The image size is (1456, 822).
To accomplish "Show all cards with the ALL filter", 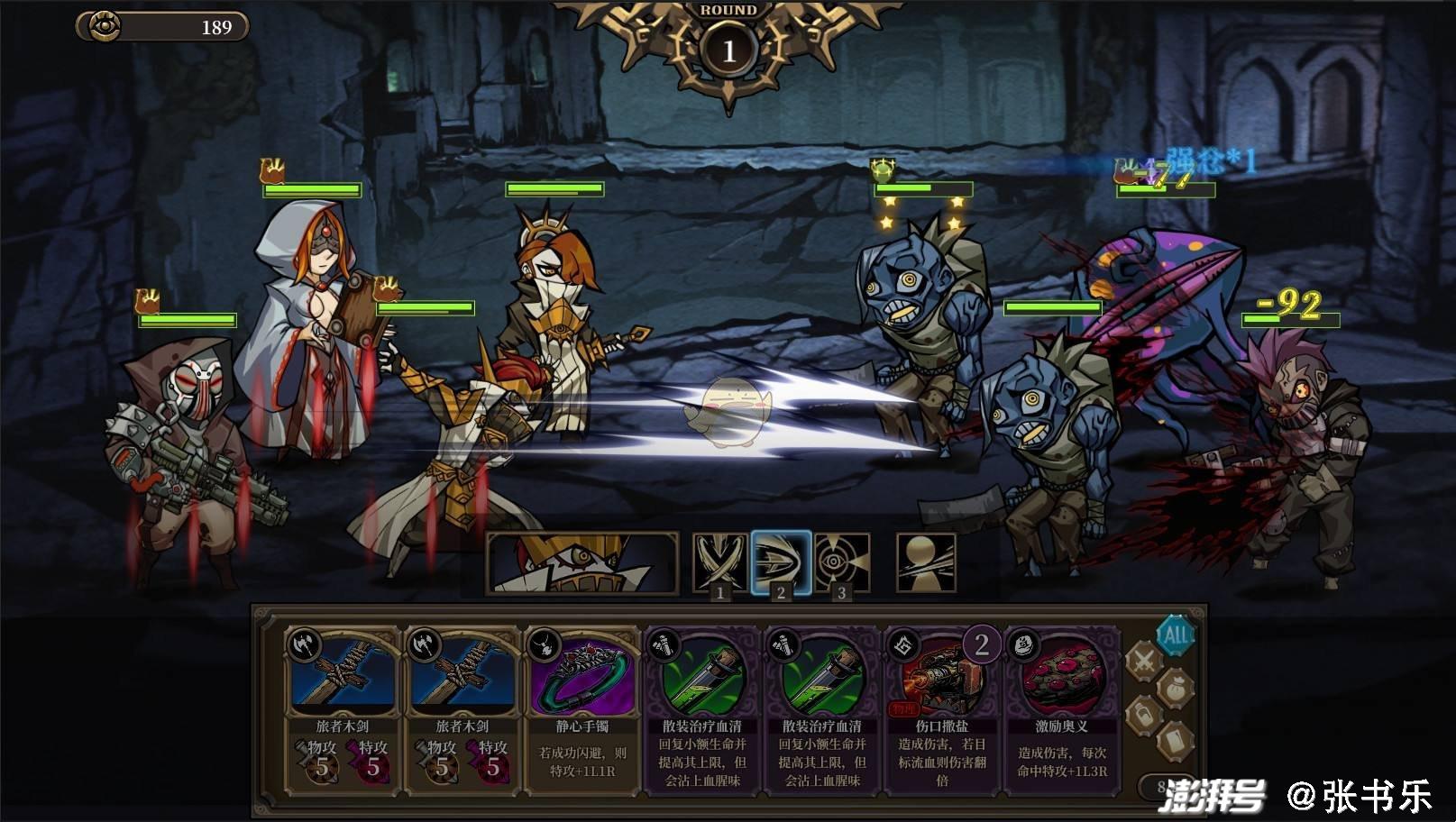I will click(1176, 635).
